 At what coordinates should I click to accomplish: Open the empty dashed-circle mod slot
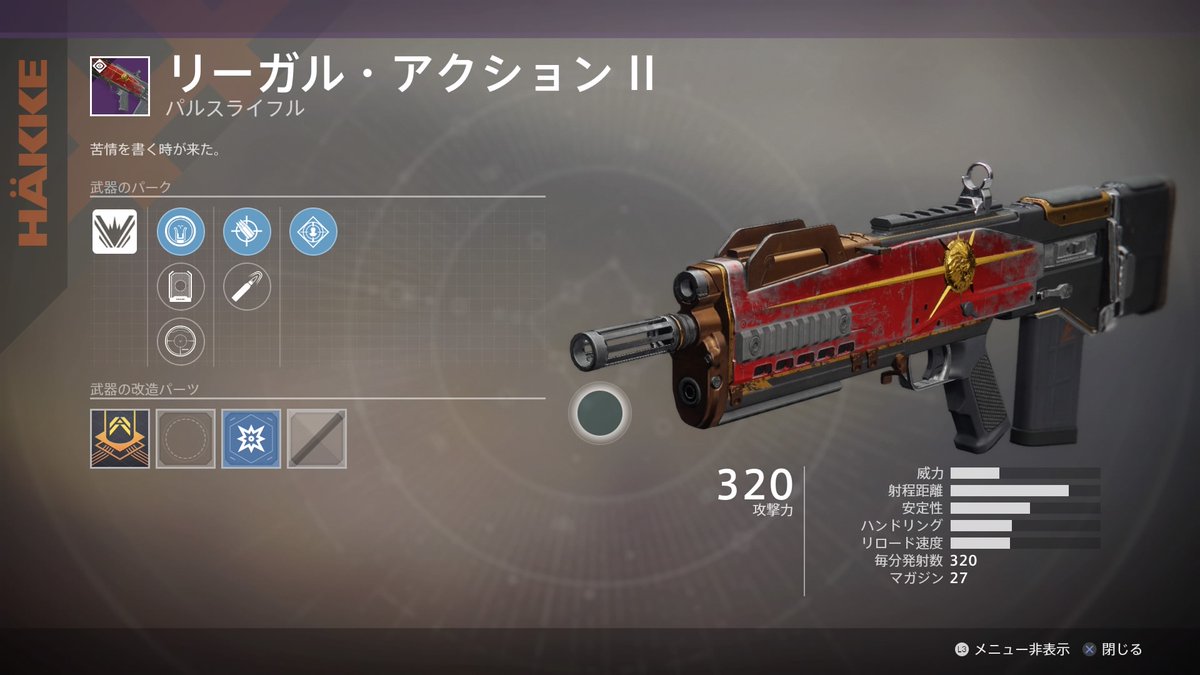[185, 438]
